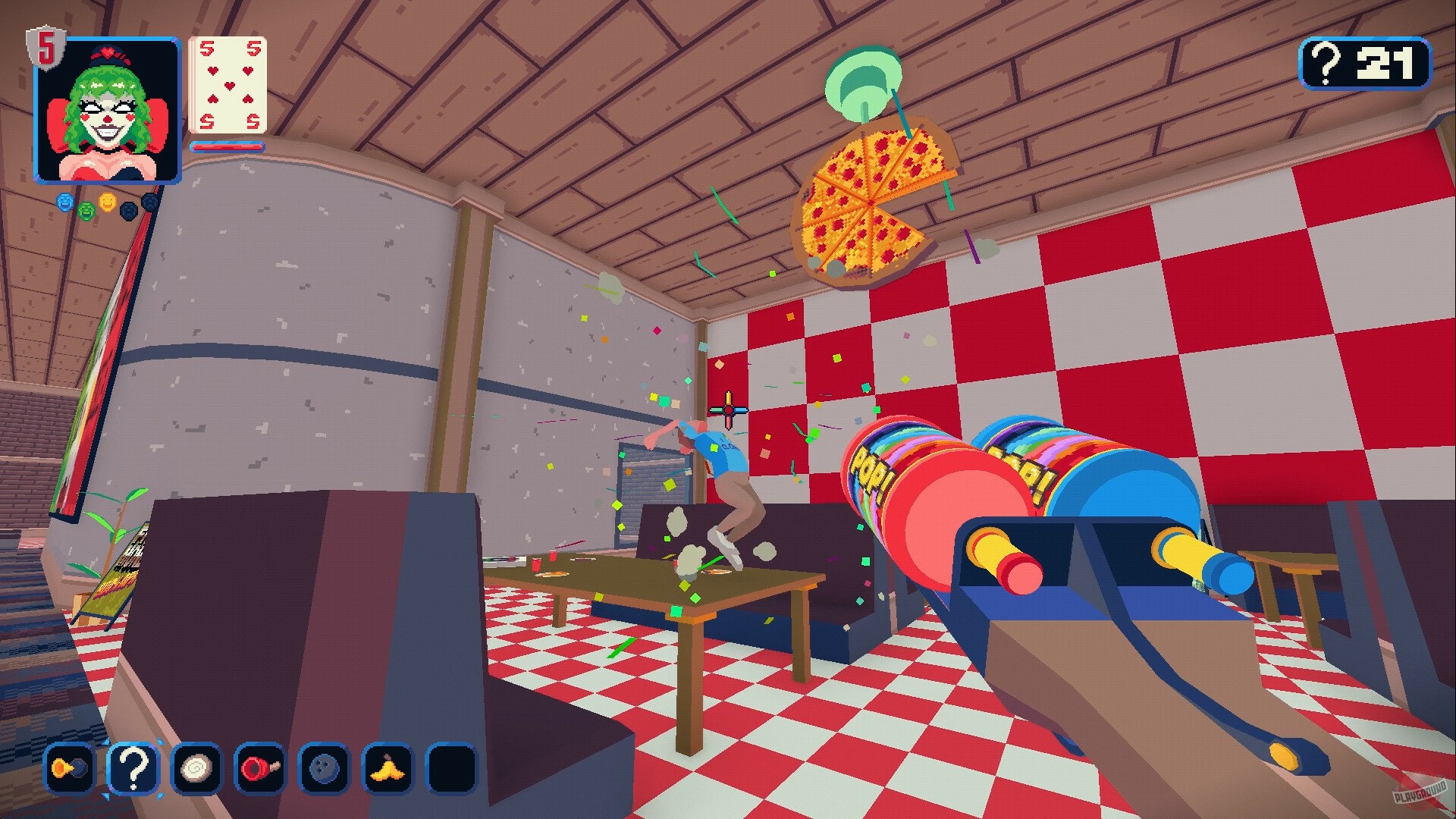
Task: Toggle the yellow smiley face token
Action: coord(107,203)
